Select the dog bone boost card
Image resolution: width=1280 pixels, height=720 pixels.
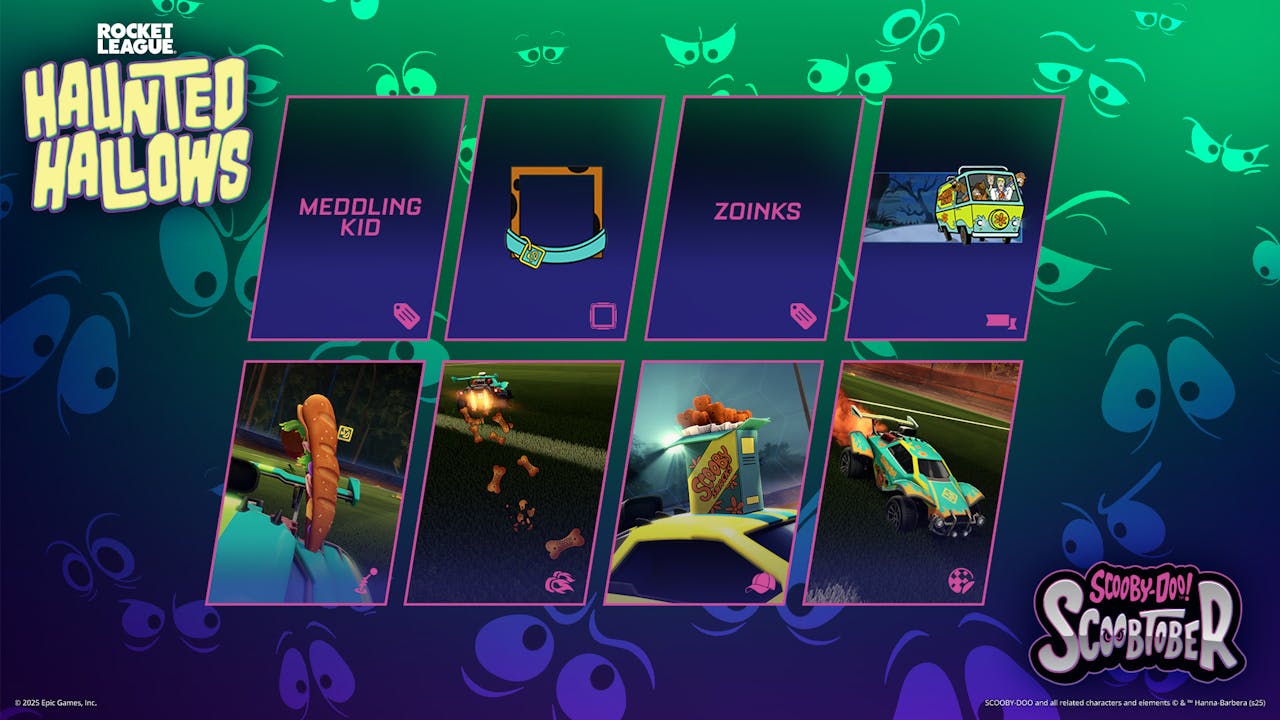tap(514, 483)
